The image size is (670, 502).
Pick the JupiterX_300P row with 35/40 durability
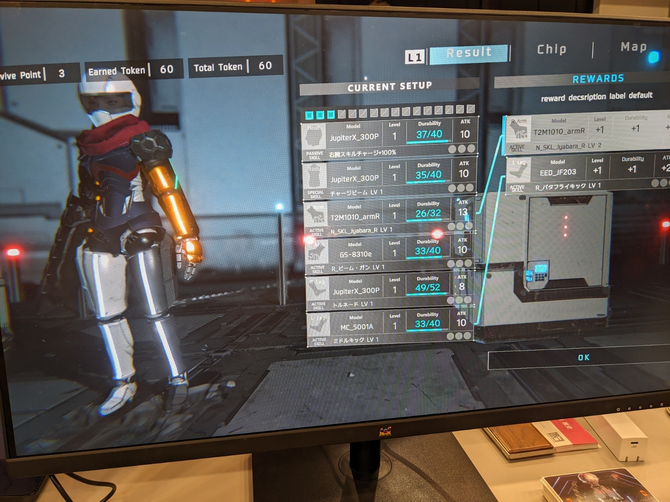(390, 177)
